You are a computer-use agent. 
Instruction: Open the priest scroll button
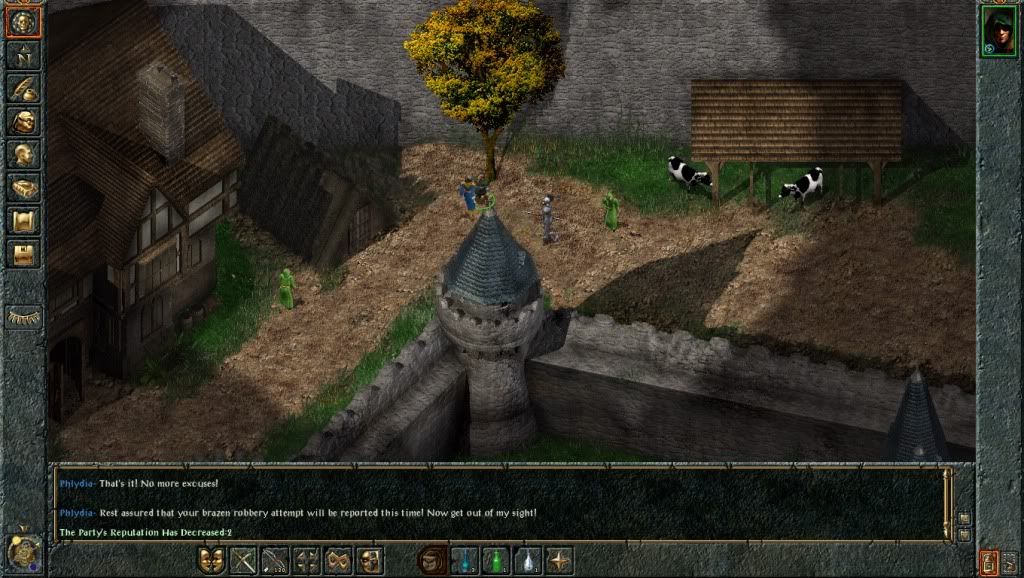tap(23, 221)
